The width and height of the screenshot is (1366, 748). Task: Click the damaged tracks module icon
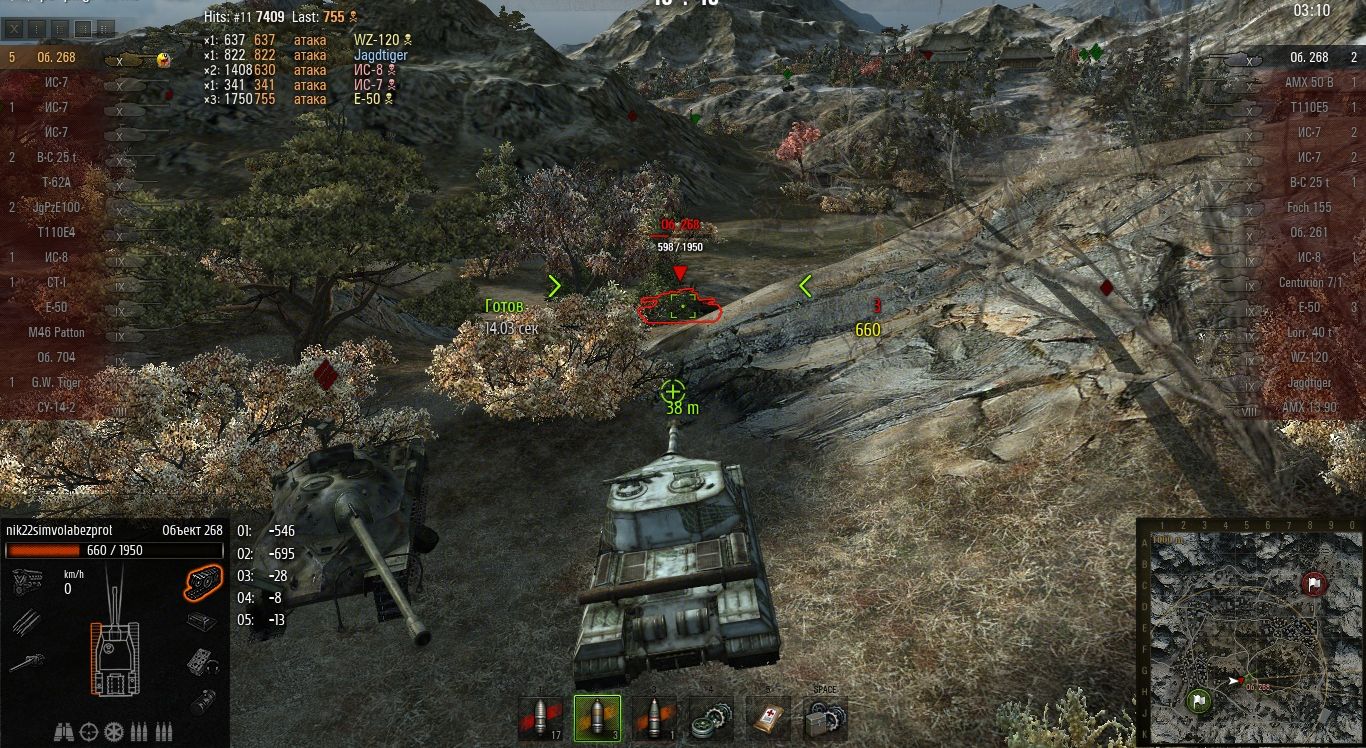(203, 580)
